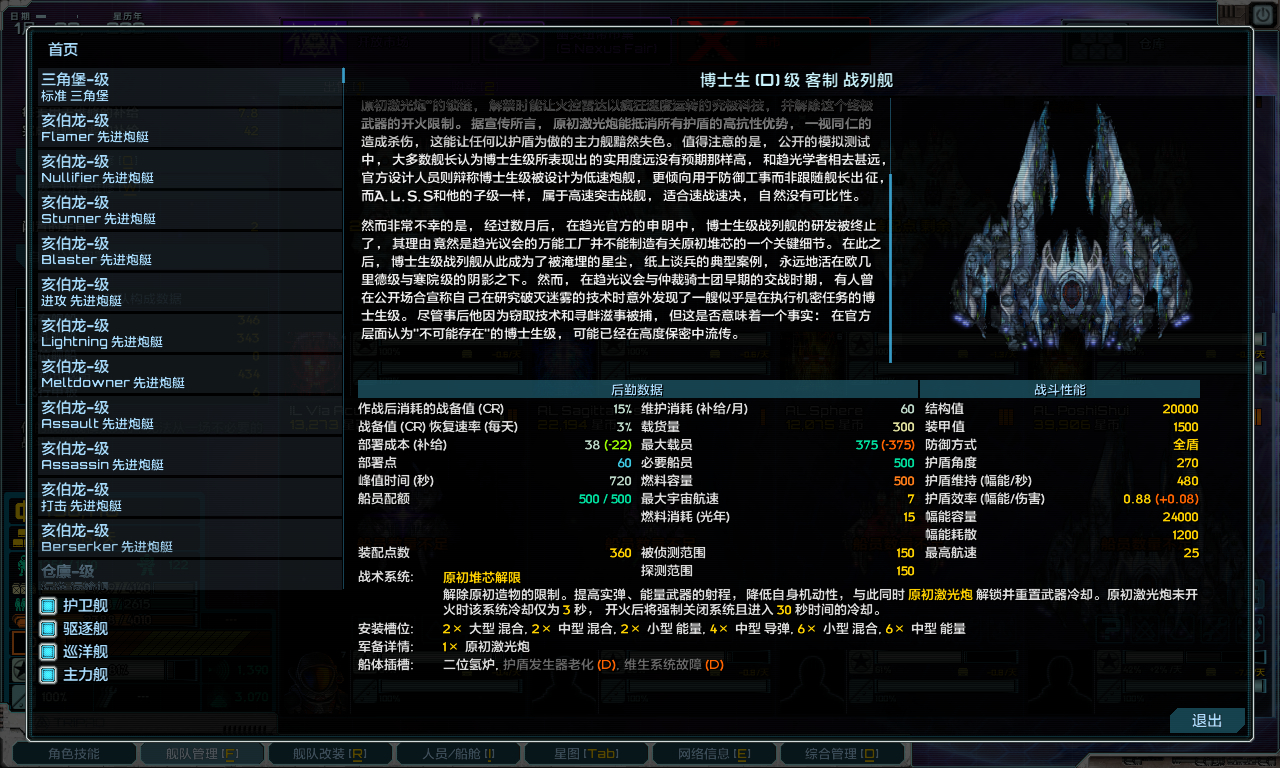Open the 舰船改装 [R] refit screen
The image size is (1280, 768).
click(330, 755)
